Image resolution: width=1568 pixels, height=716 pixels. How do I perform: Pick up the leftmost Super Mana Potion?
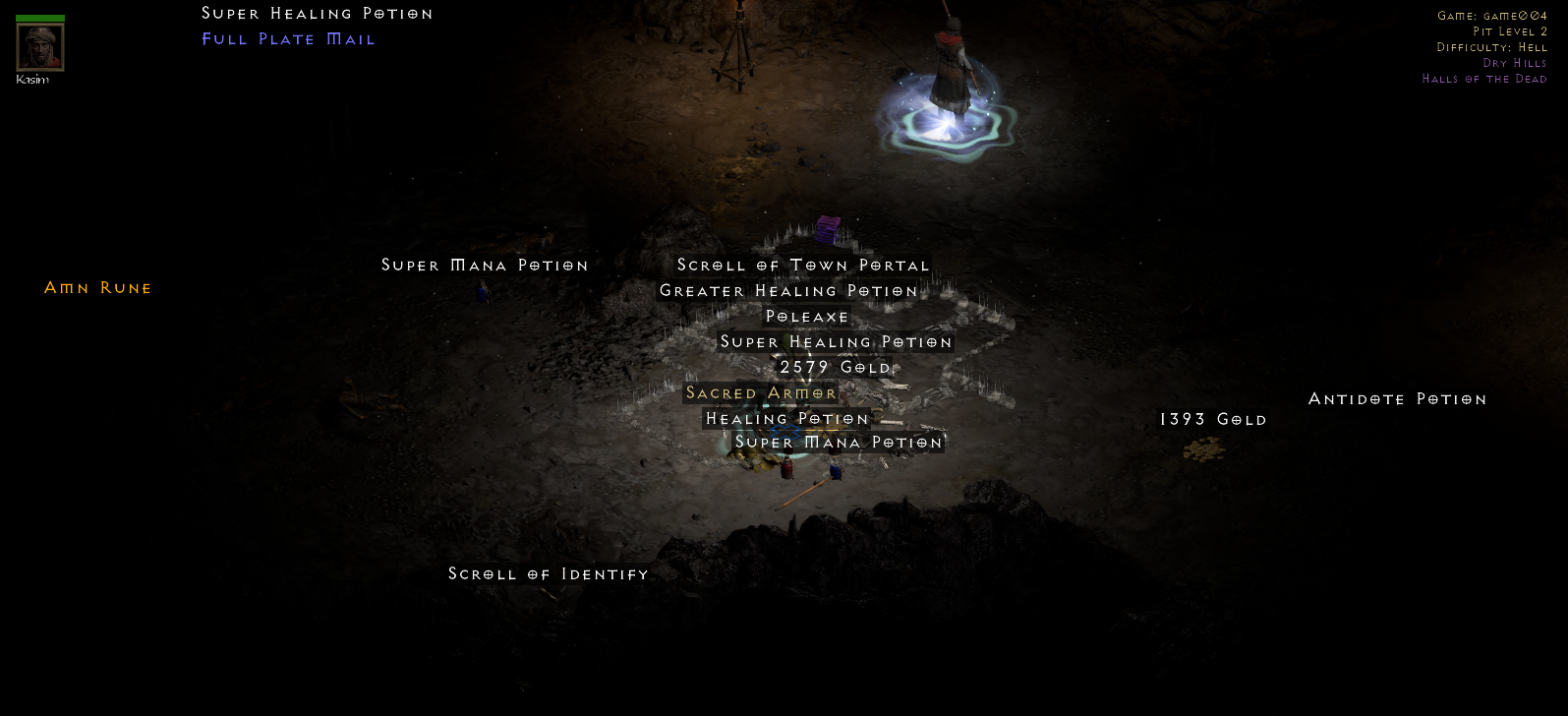(x=485, y=265)
